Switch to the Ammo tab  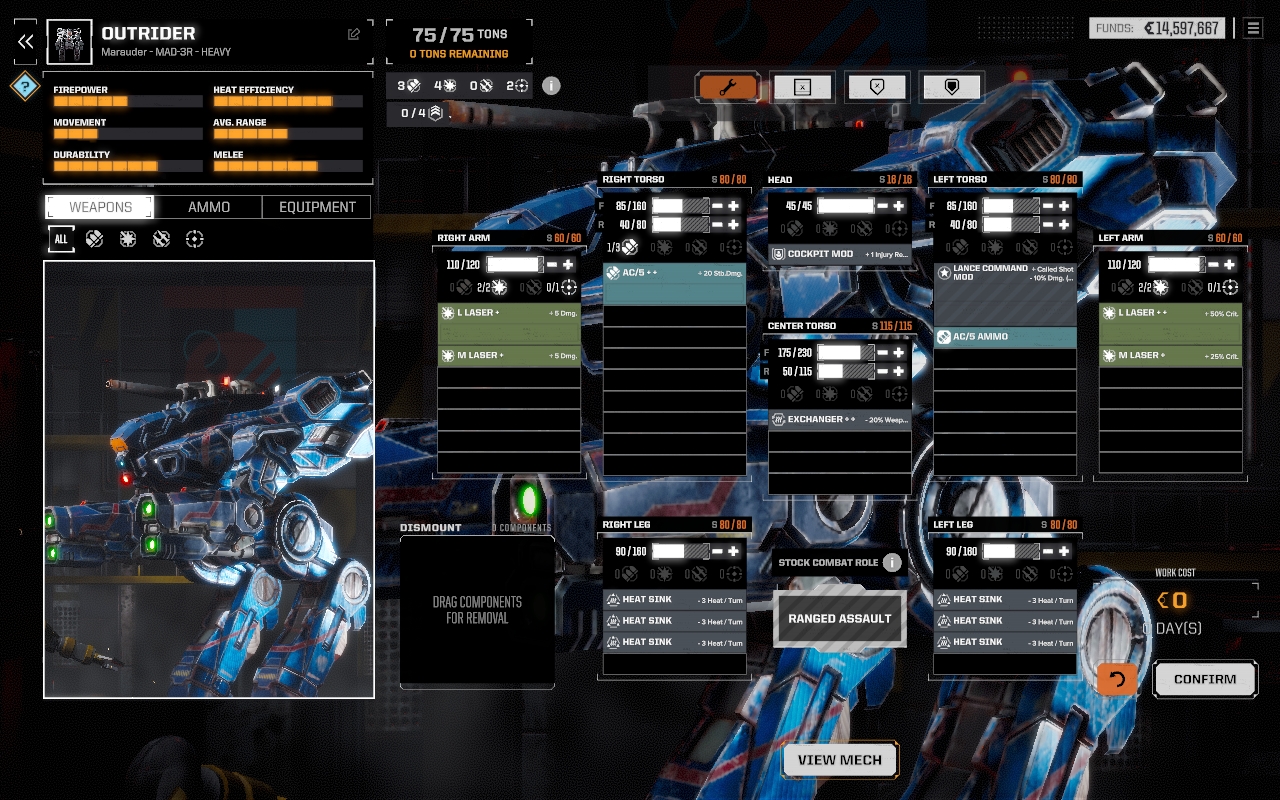209,207
